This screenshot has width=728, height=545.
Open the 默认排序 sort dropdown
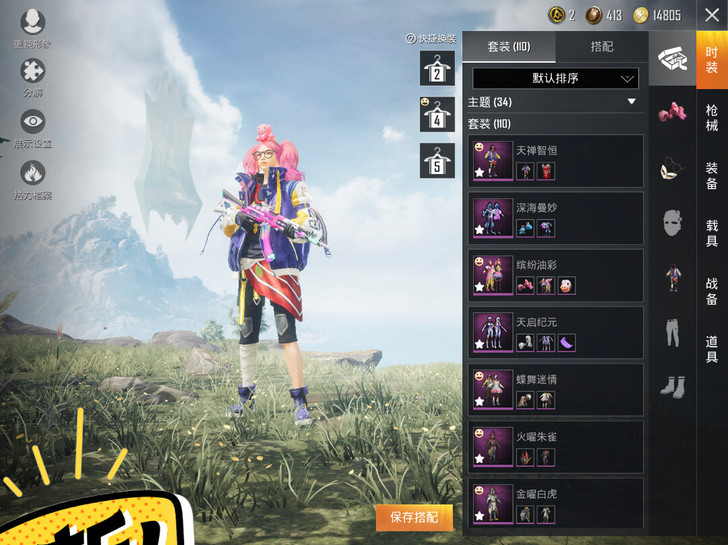click(x=555, y=78)
